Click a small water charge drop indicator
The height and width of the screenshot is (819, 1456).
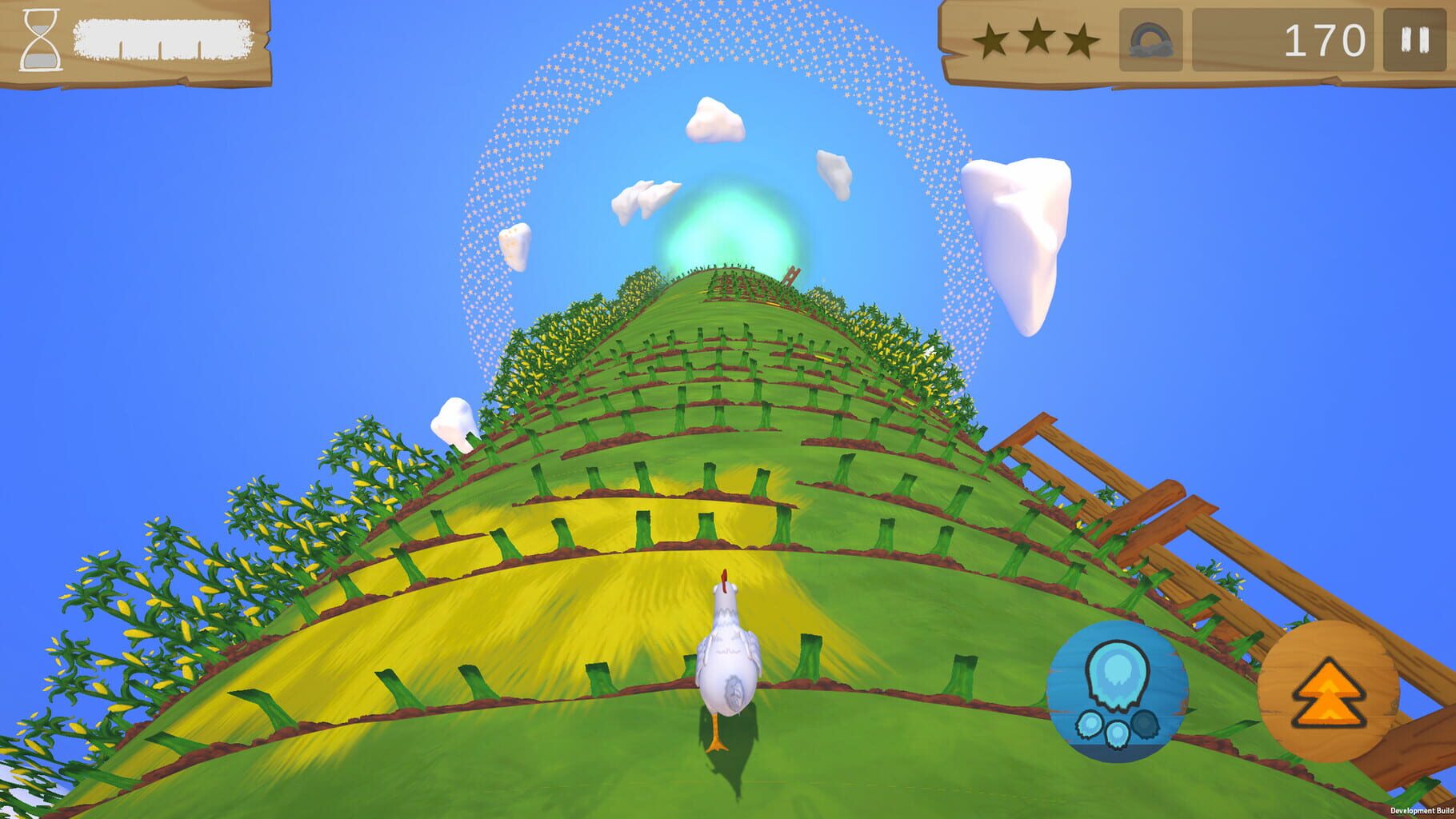coord(1090,725)
